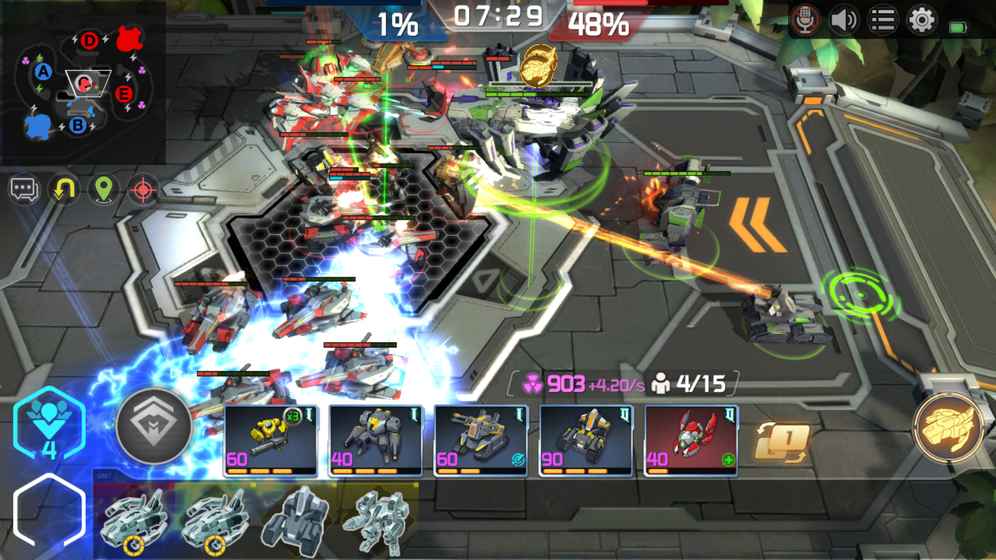996x560 pixels.
Task: Deploy the grey mech card costing 40
Action: 376,440
